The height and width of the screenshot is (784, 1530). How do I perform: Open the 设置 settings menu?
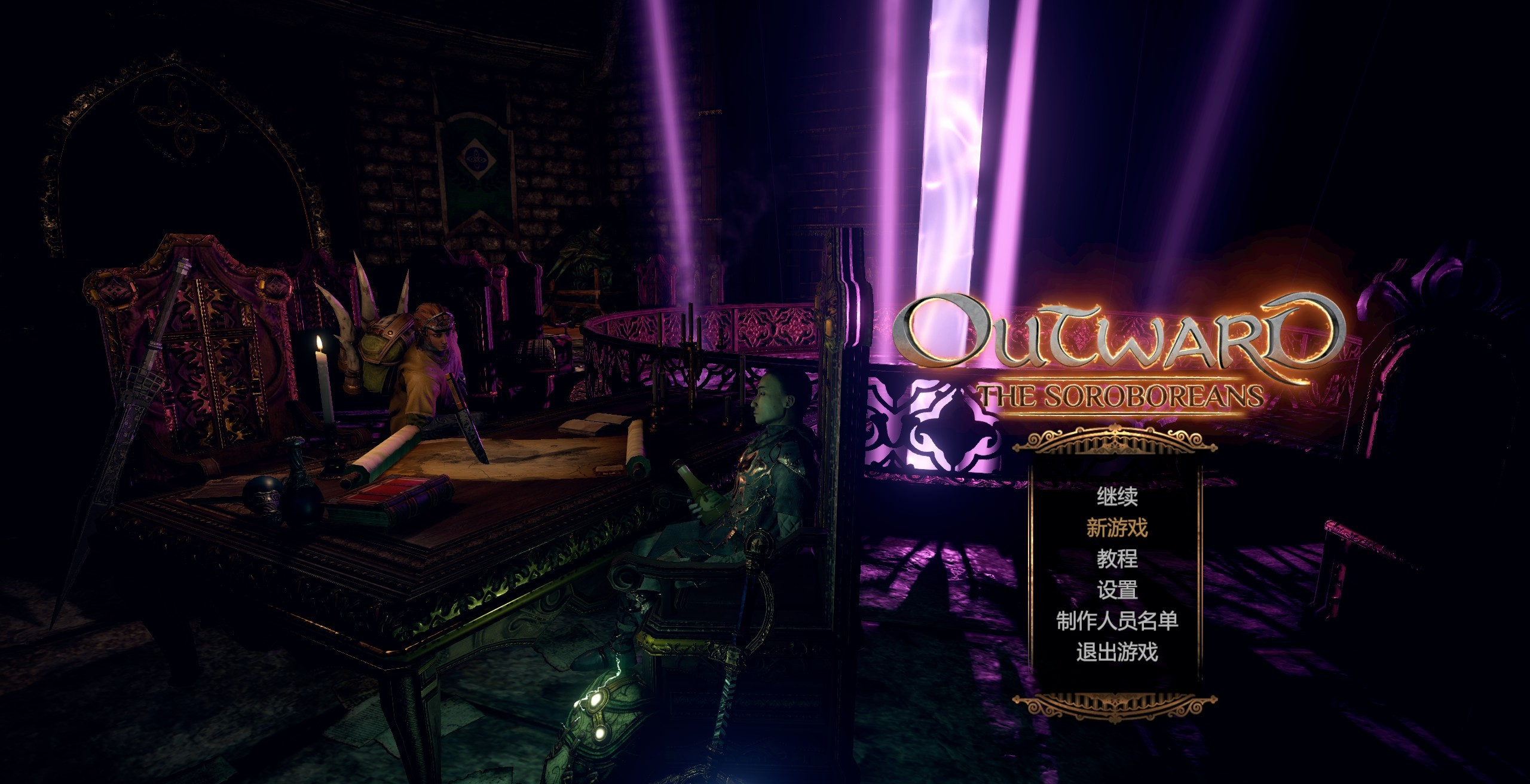(x=1116, y=590)
